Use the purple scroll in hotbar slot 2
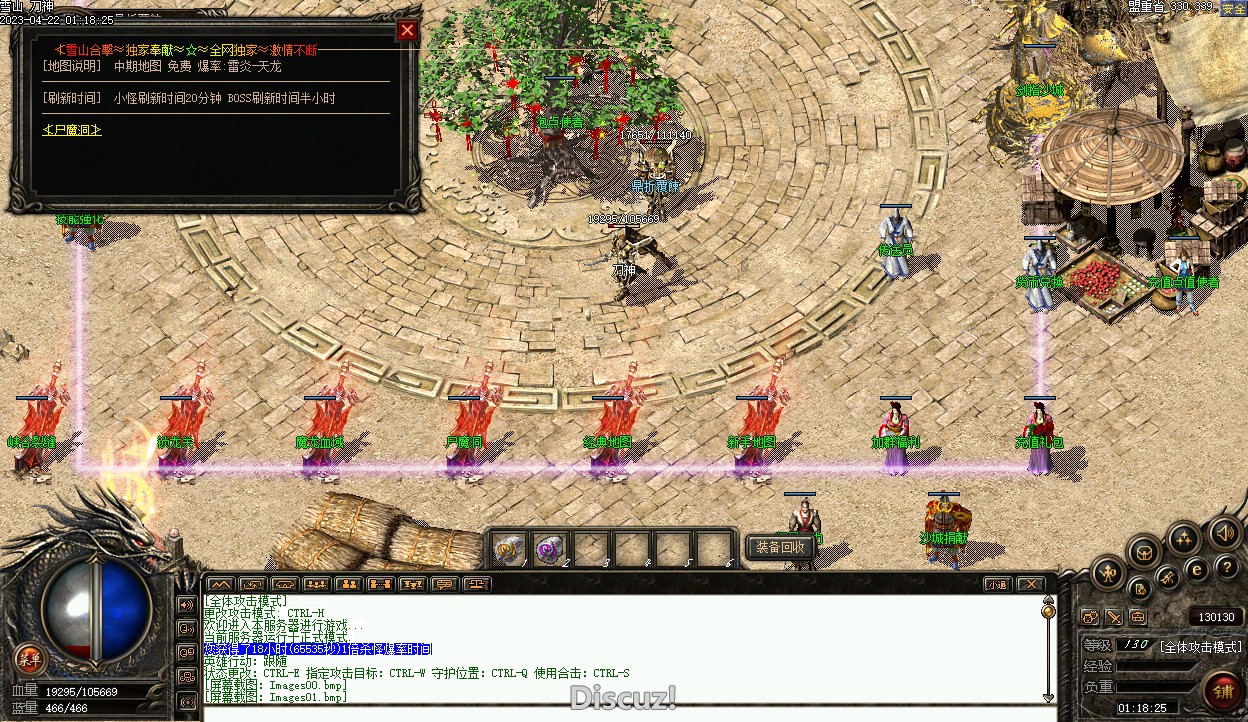Image resolution: width=1248 pixels, height=722 pixels. [x=550, y=548]
